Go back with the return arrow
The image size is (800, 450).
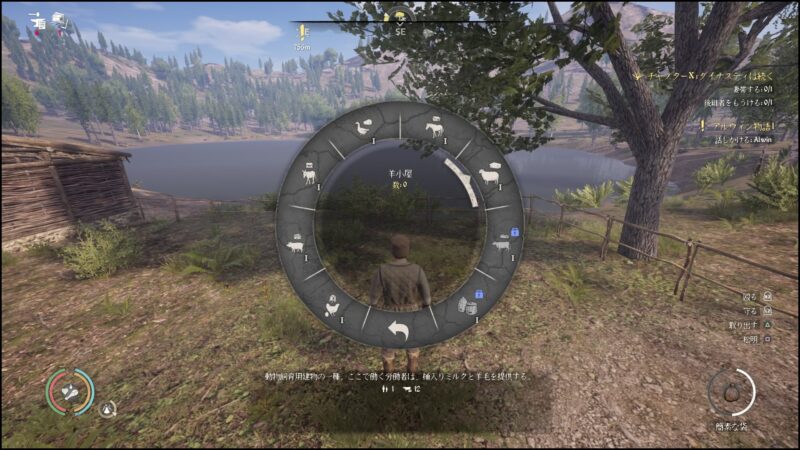tap(400, 331)
